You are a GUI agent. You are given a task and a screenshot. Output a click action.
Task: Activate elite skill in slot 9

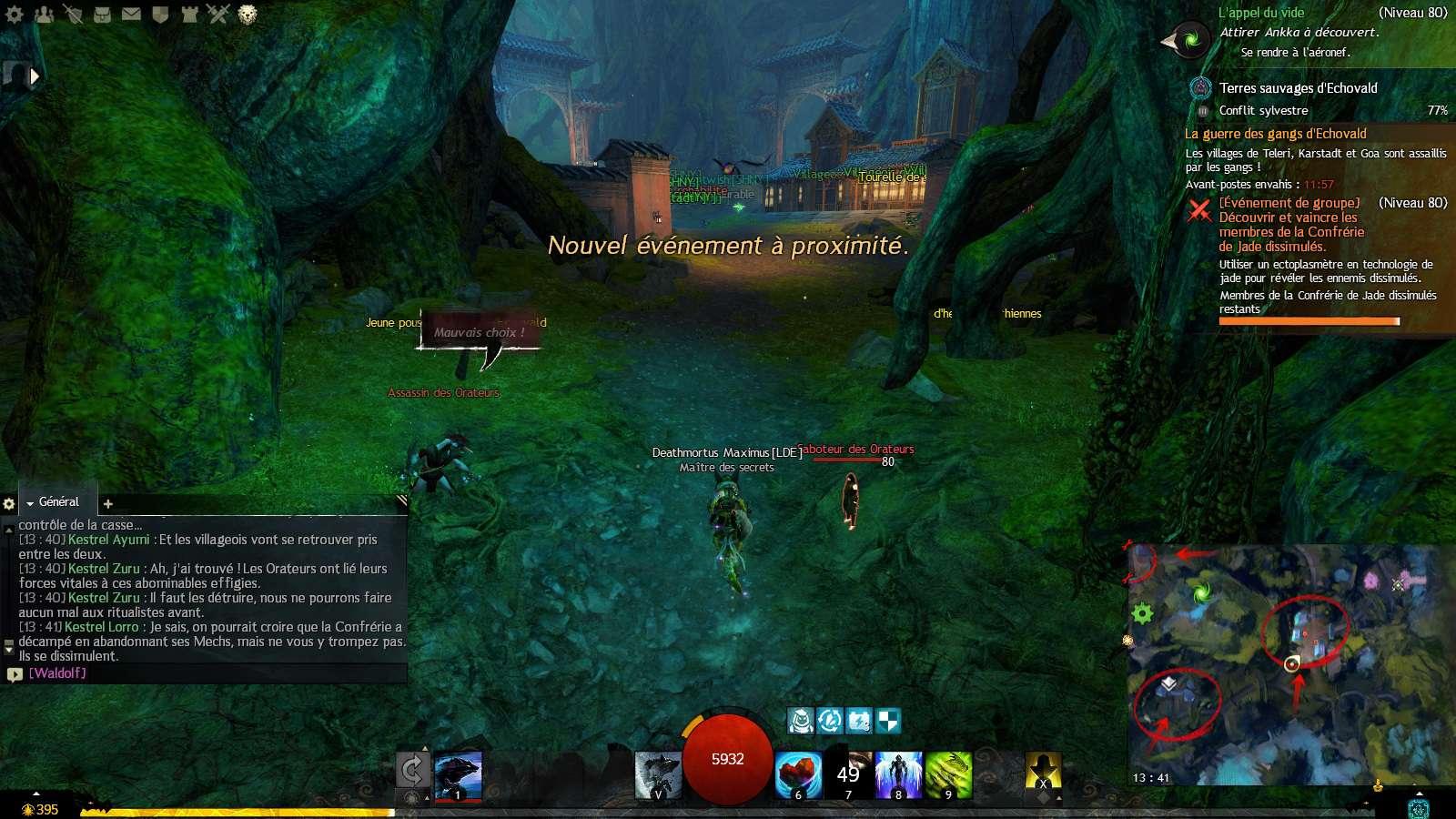pyautogui.click(x=949, y=776)
